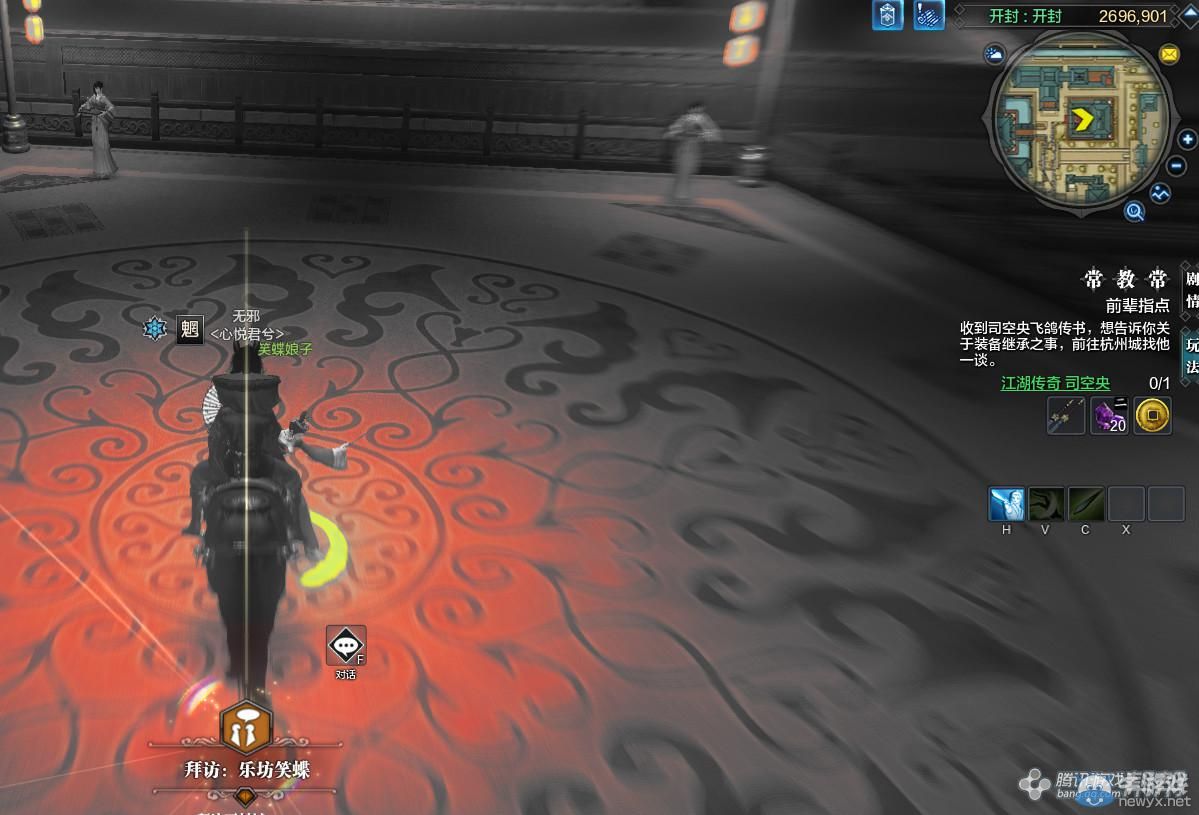Image resolution: width=1199 pixels, height=815 pixels.
Task: Select the purple crystal reward icon
Action: pyautogui.click(x=1109, y=415)
